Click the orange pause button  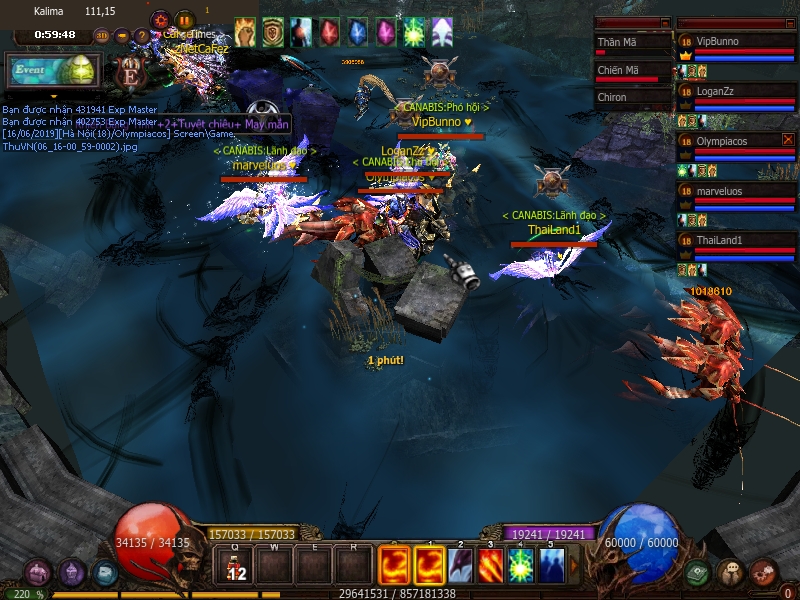pos(184,19)
